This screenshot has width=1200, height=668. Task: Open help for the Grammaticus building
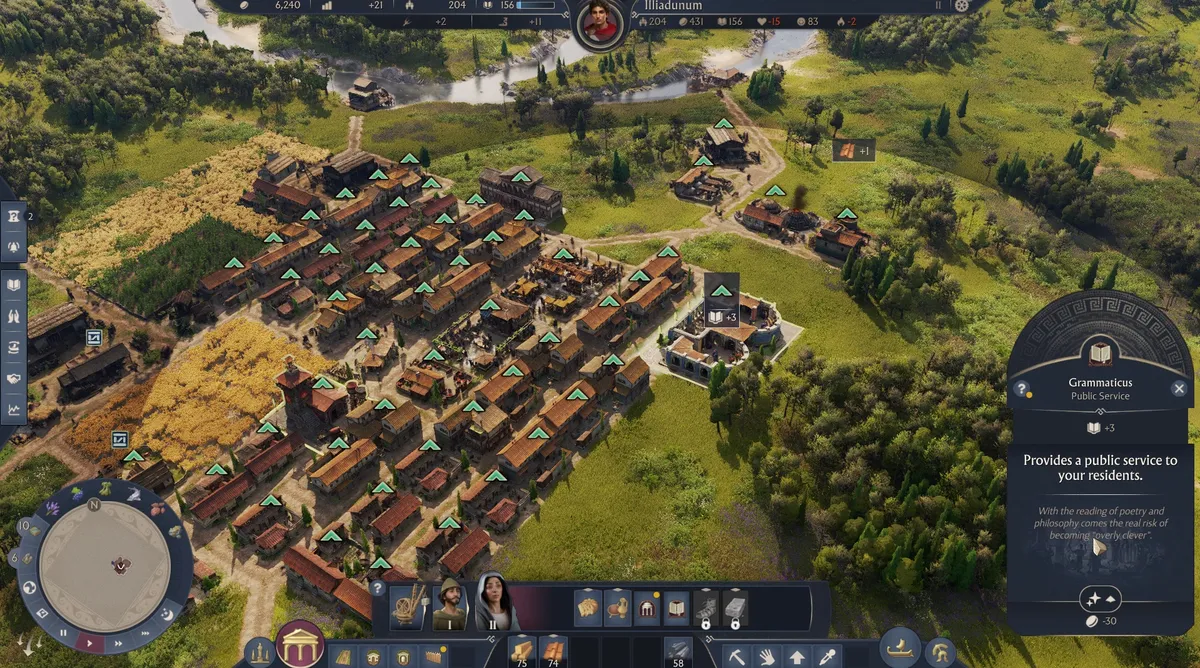1022,389
